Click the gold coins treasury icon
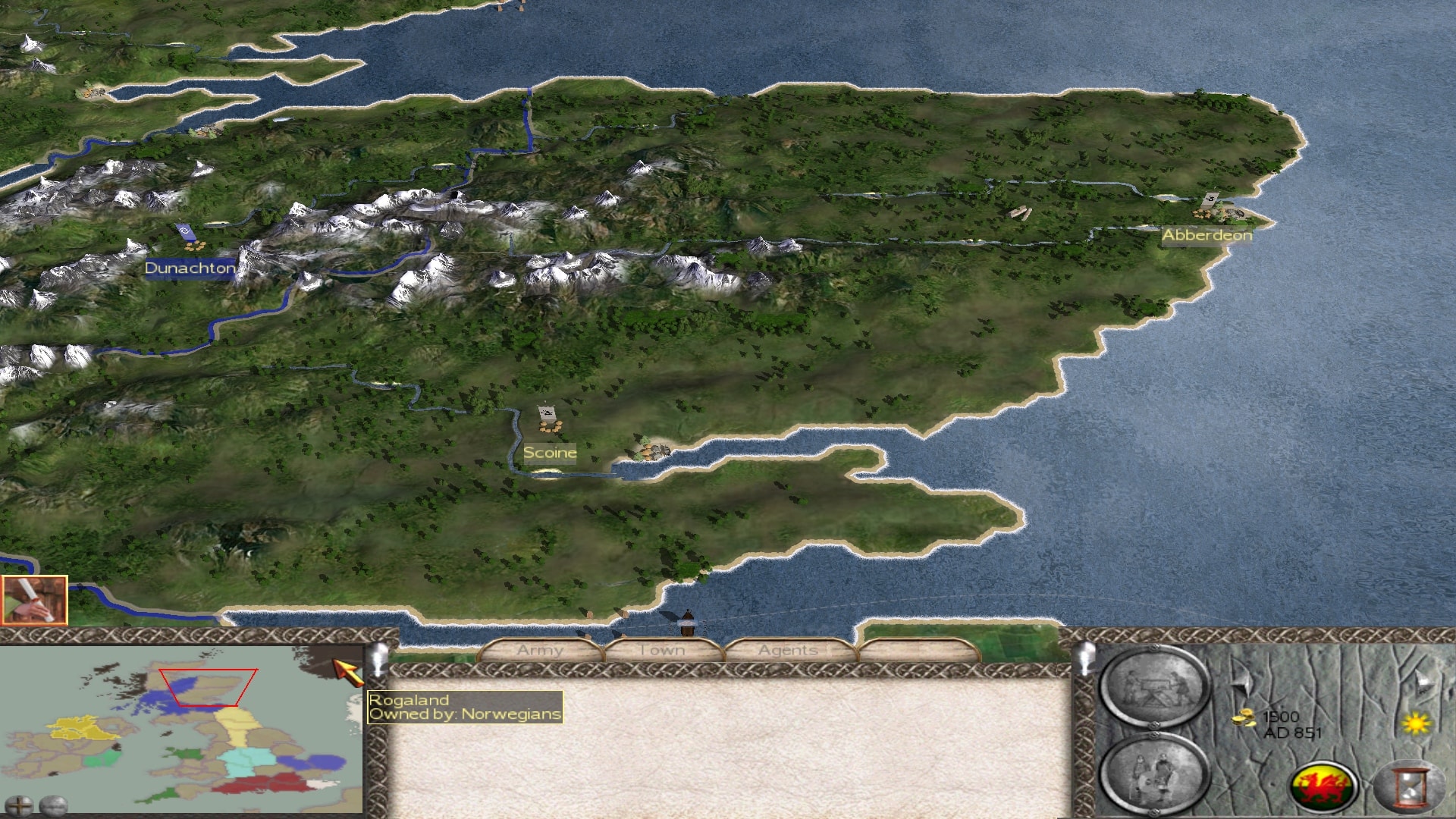The width and height of the screenshot is (1456, 819). point(1243,717)
